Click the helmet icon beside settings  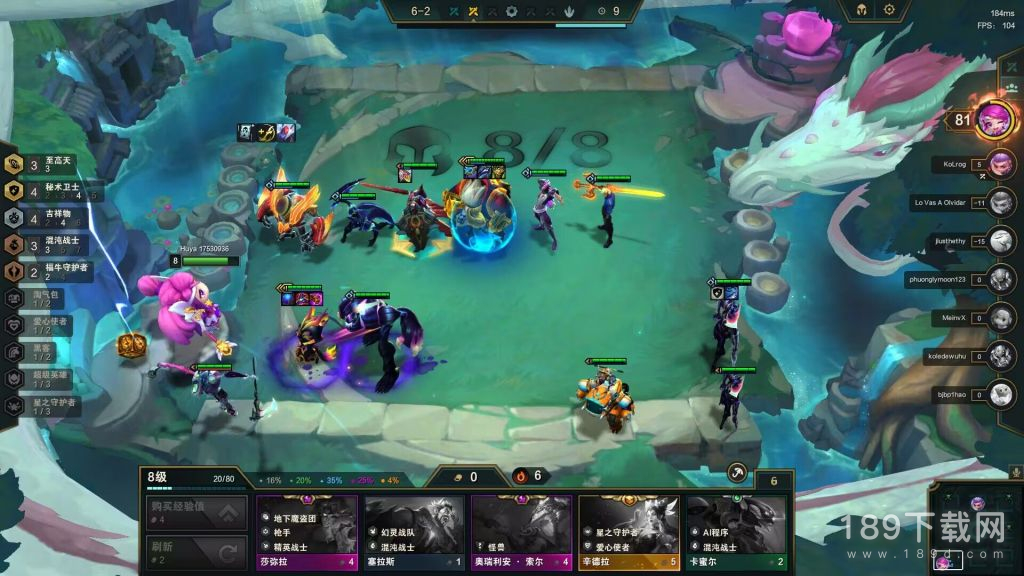pos(859,10)
